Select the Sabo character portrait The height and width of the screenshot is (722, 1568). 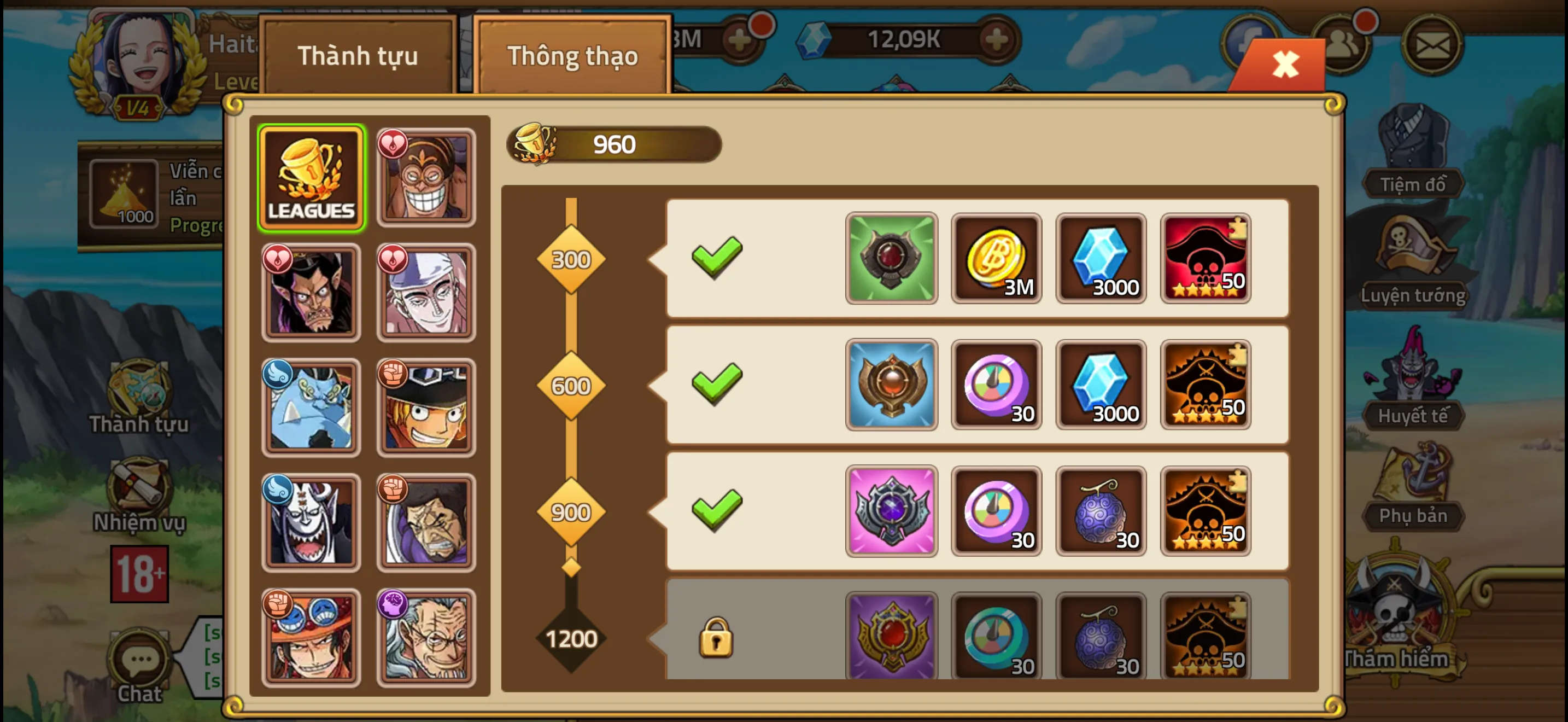pos(426,406)
